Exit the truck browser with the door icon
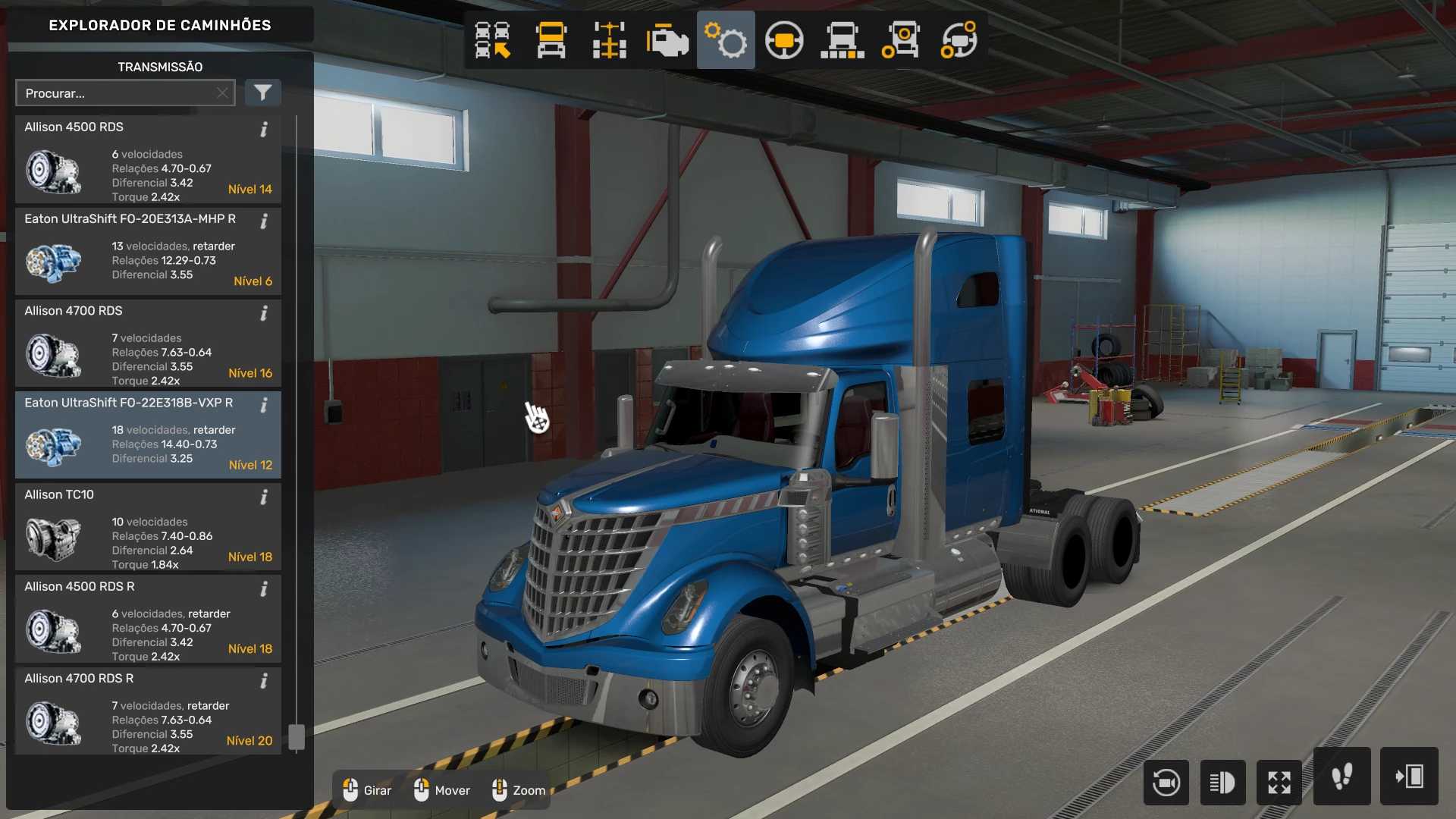Image resolution: width=1456 pixels, height=819 pixels. pos(1409,777)
